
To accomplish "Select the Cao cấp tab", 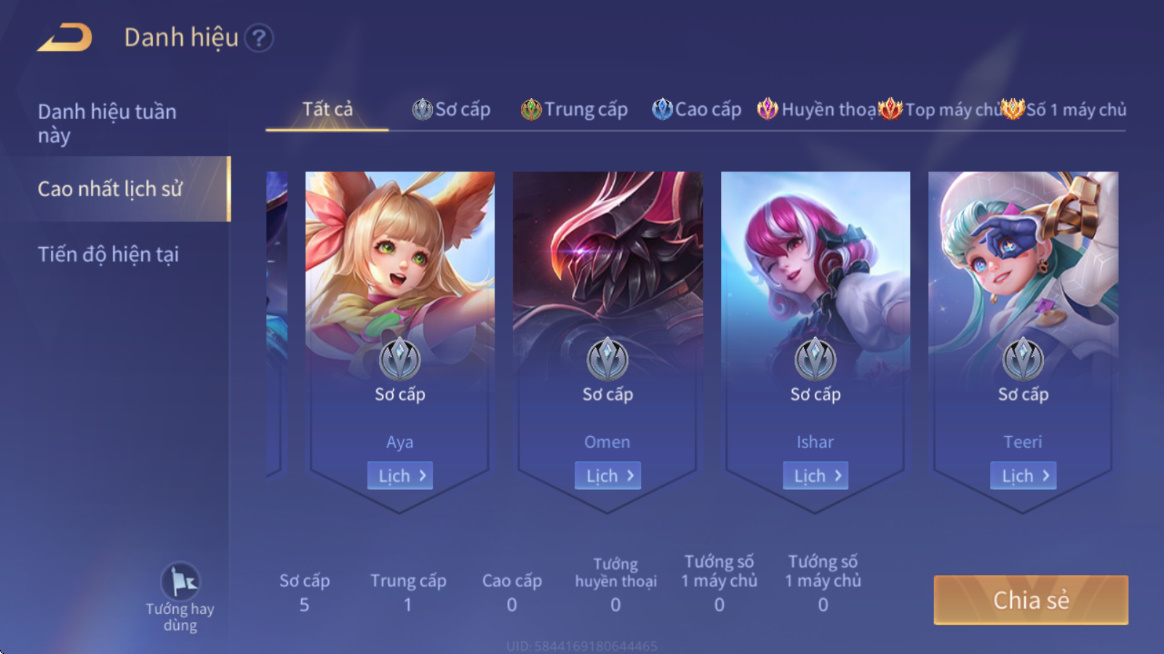I will 697,110.
